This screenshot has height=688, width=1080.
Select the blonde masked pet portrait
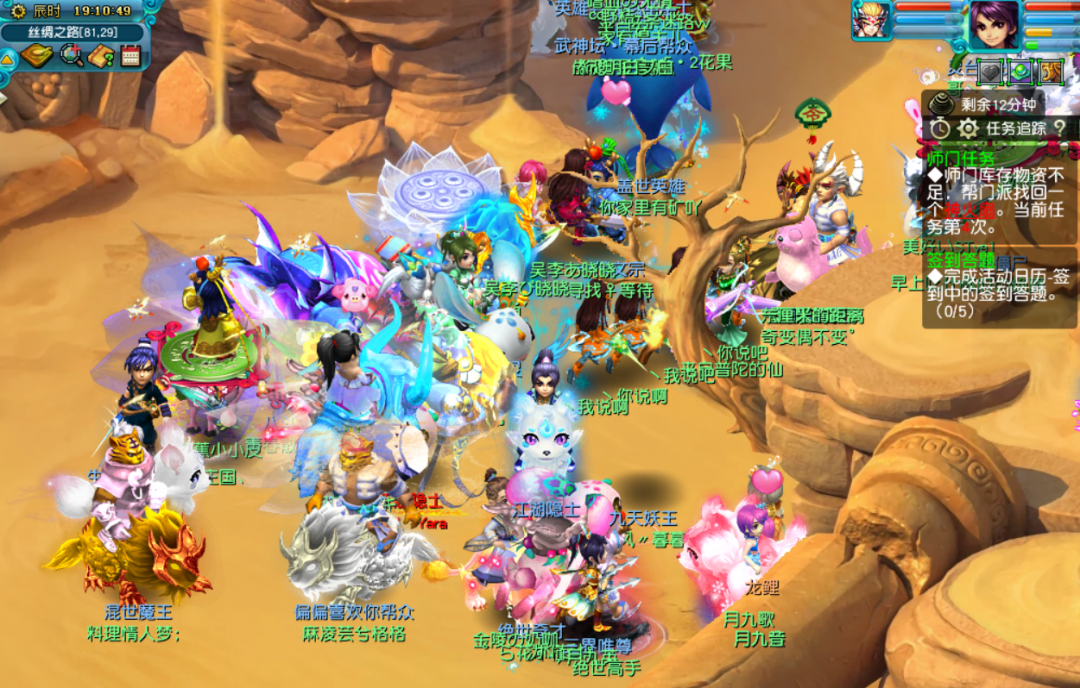pos(870,20)
